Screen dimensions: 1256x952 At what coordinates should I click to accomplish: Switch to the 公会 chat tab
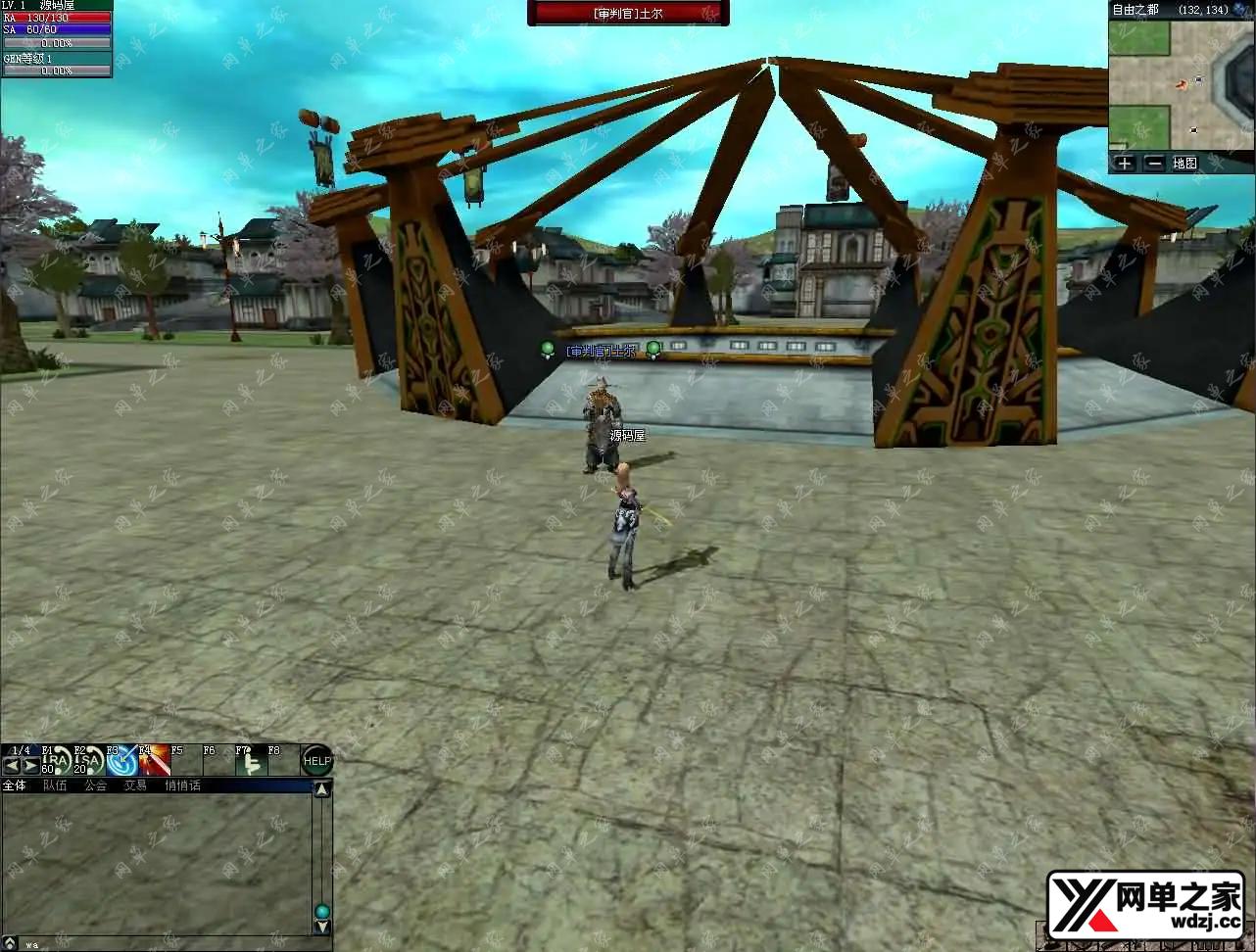coord(95,785)
